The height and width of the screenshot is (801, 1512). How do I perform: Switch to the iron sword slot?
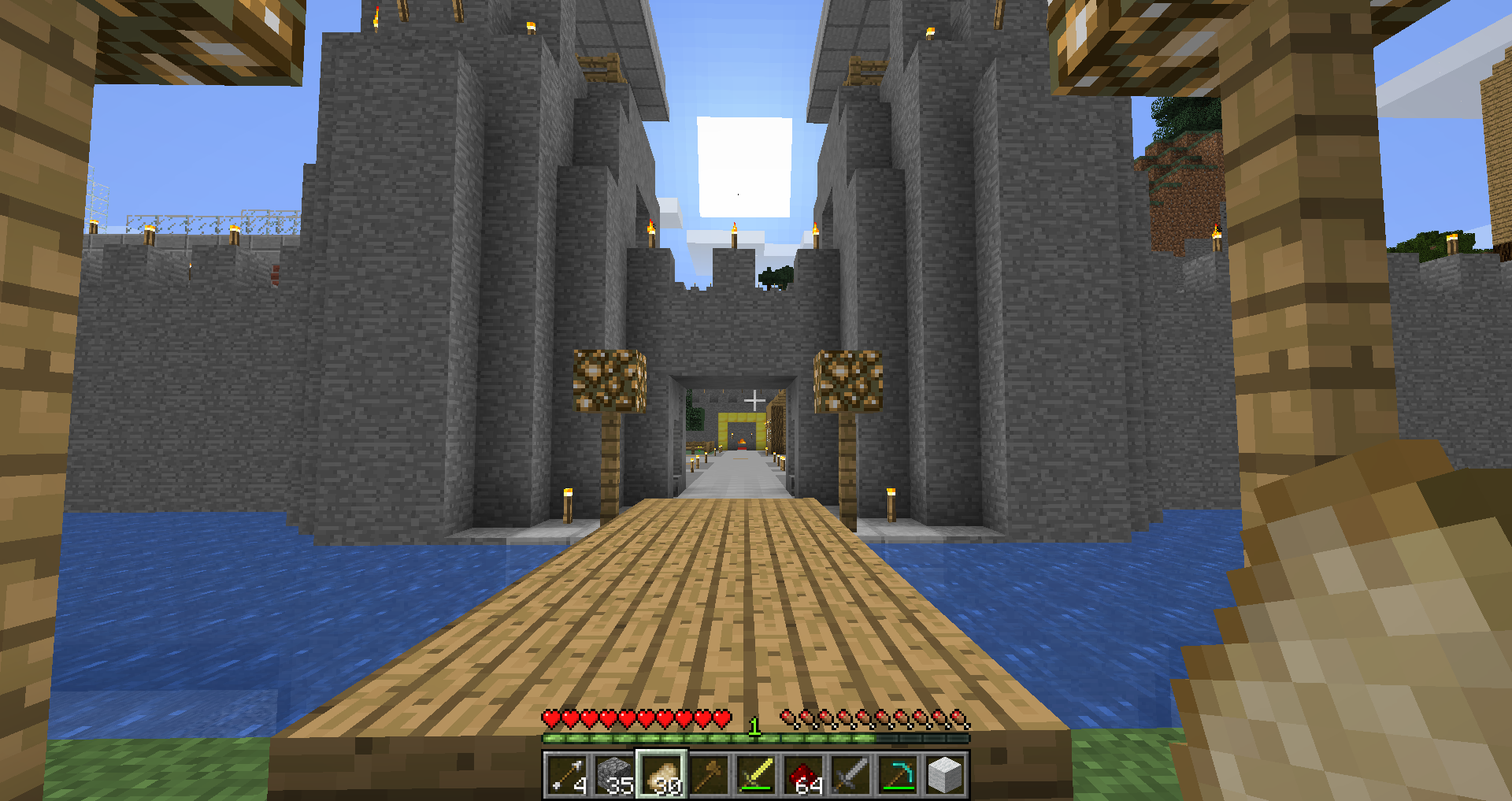(x=850, y=775)
